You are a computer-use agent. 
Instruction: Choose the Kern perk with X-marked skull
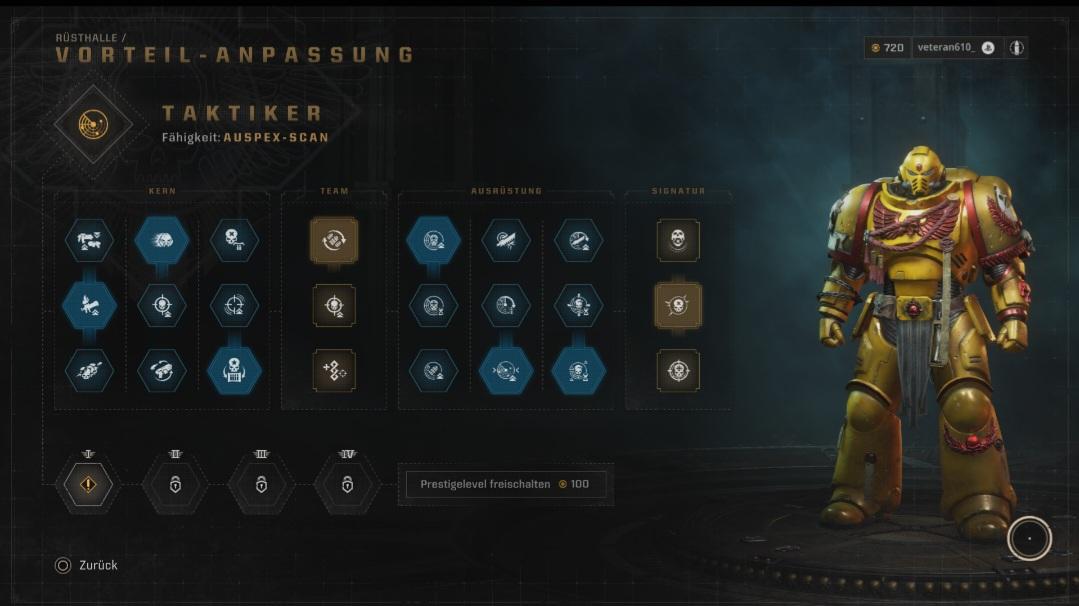tap(235, 241)
